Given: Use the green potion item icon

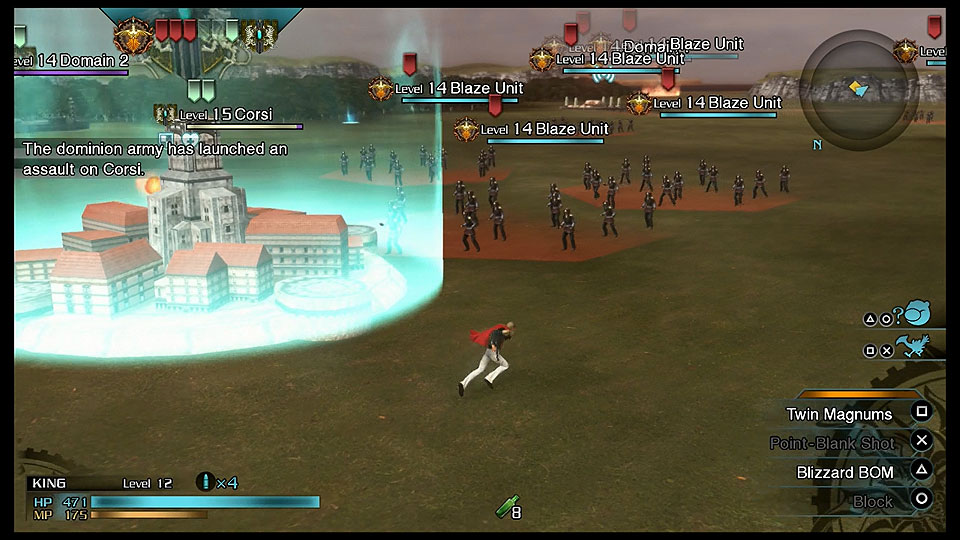Looking at the screenshot, I should [505, 509].
